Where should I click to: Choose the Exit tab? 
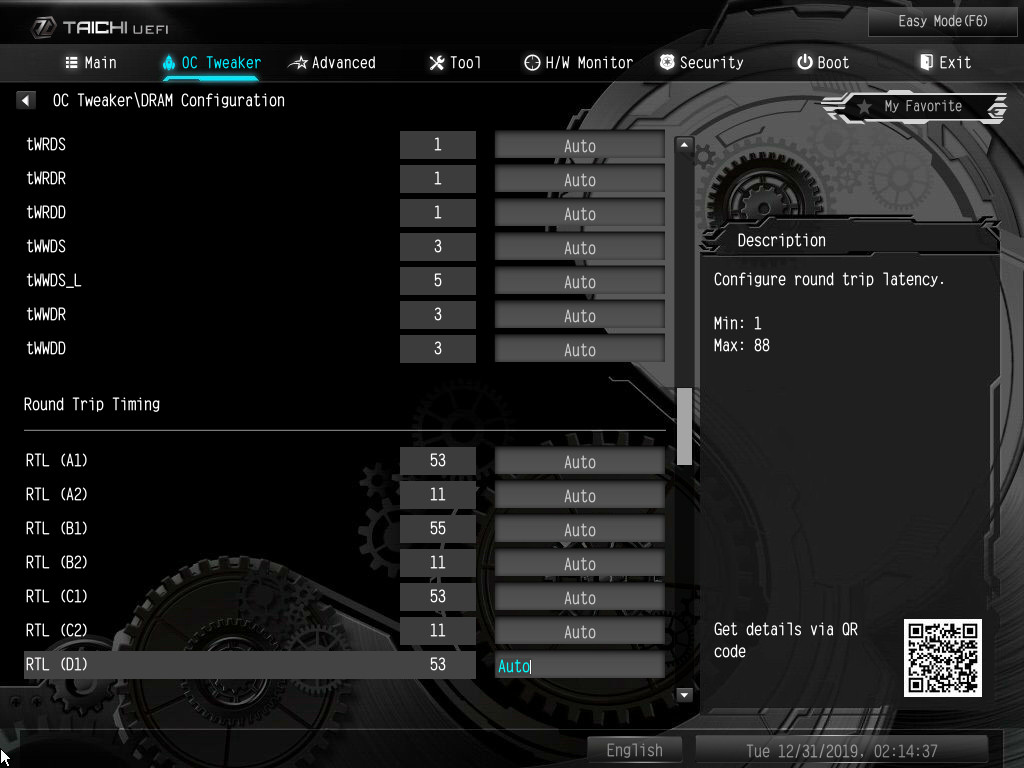(x=945, y=62)
